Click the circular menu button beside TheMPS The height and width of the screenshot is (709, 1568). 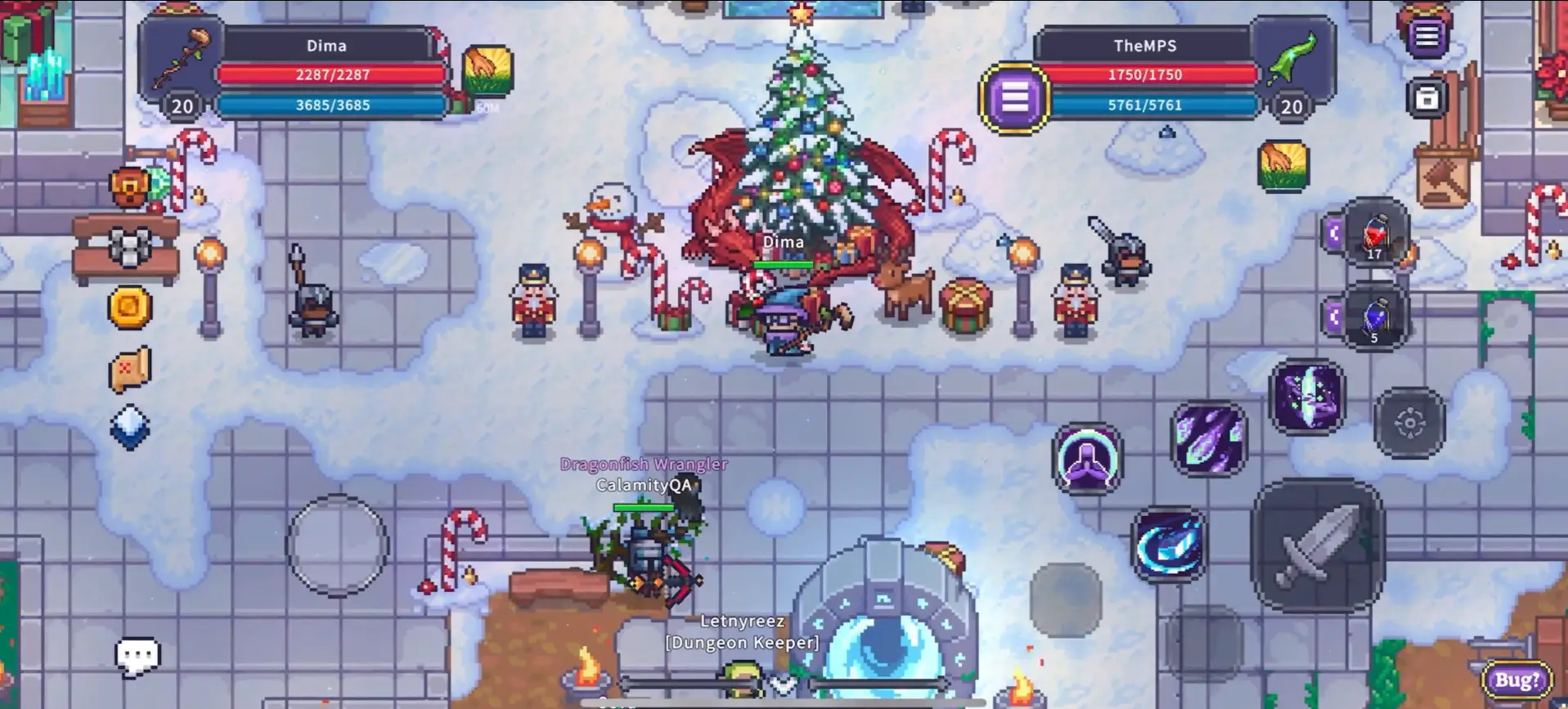point(1014,99)
